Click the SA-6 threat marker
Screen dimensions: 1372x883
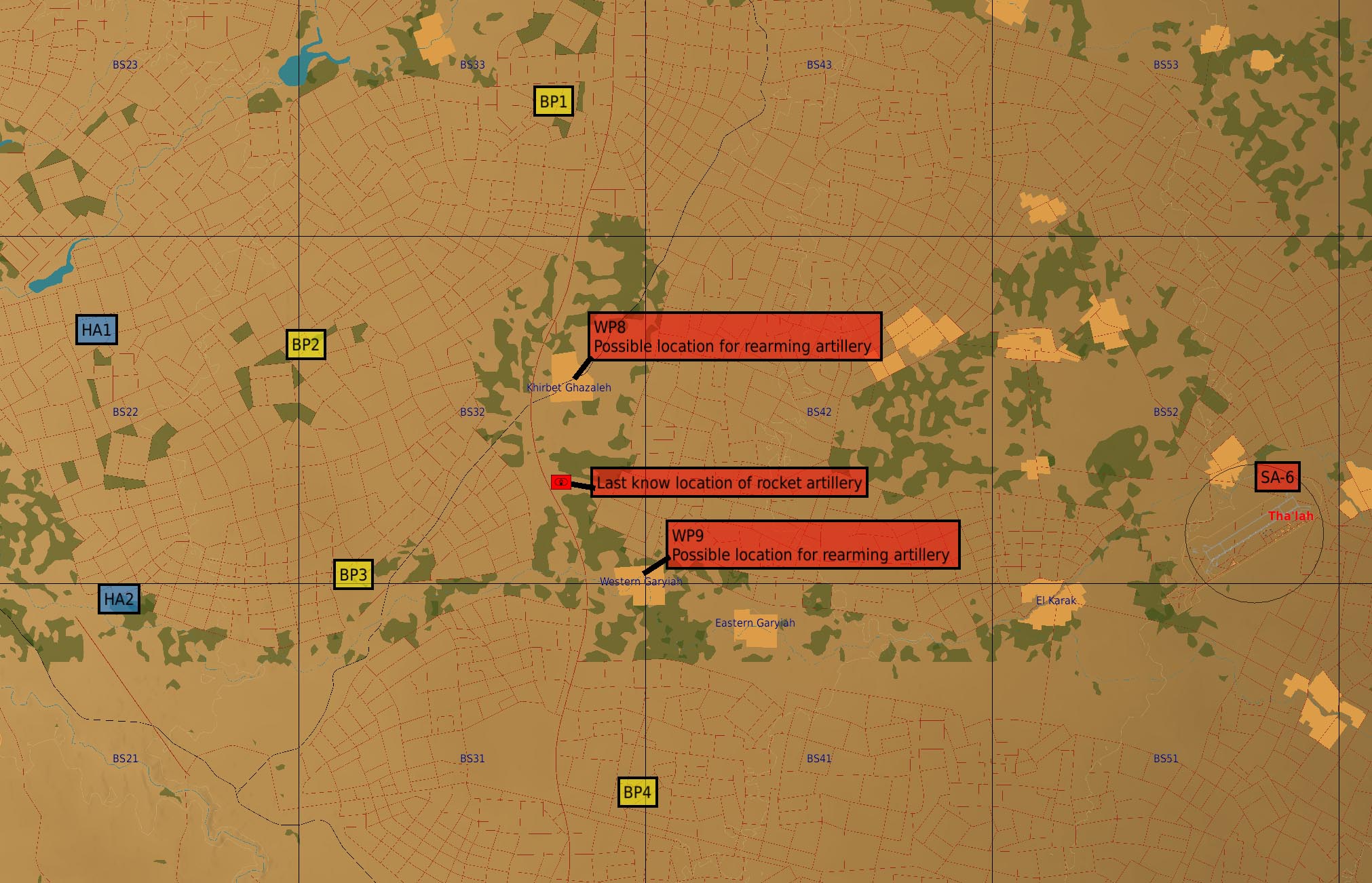pos(1277,477)
